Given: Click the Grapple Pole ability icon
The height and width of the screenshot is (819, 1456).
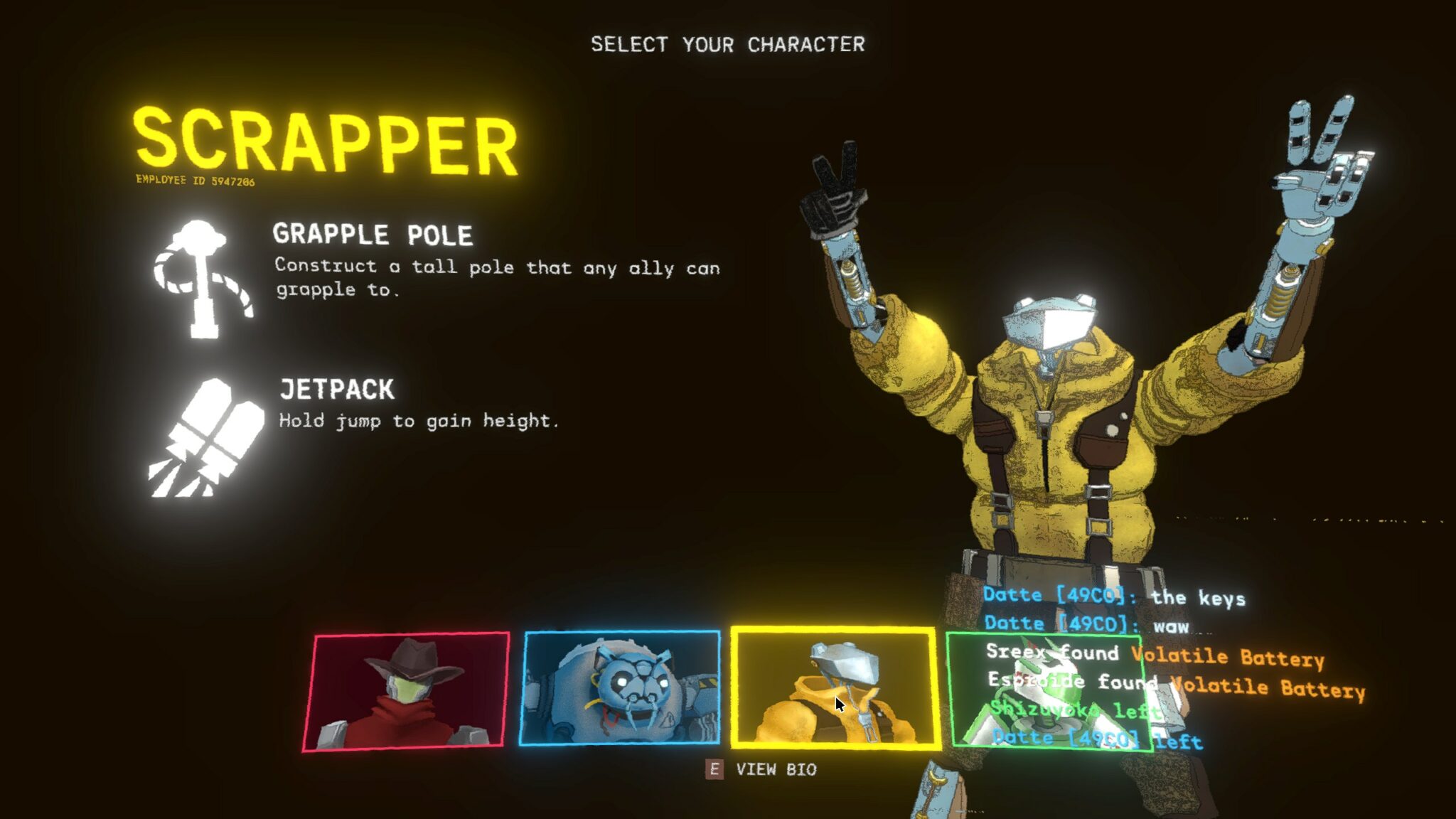Looking at the screenshot, I should click(x=203, y=278).
